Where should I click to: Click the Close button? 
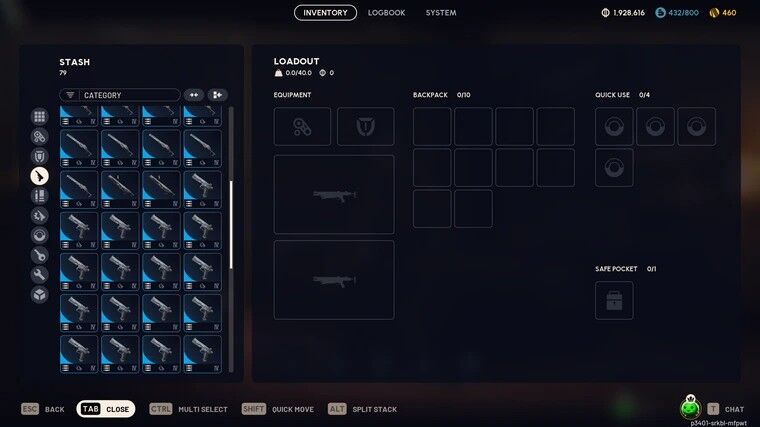pos(106,409)
